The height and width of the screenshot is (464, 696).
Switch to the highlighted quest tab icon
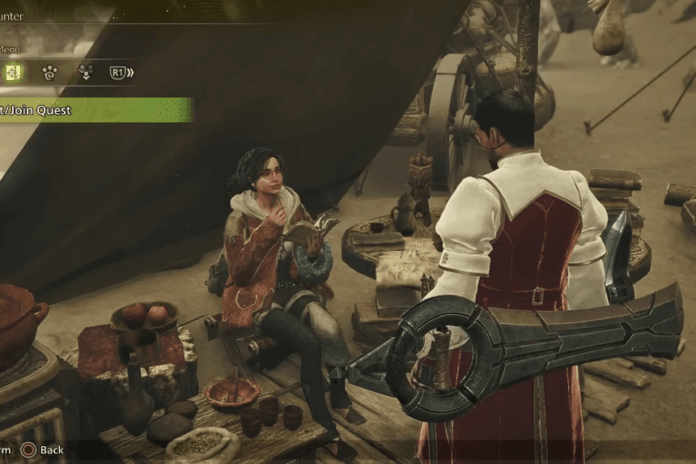(x=13, y=72)
